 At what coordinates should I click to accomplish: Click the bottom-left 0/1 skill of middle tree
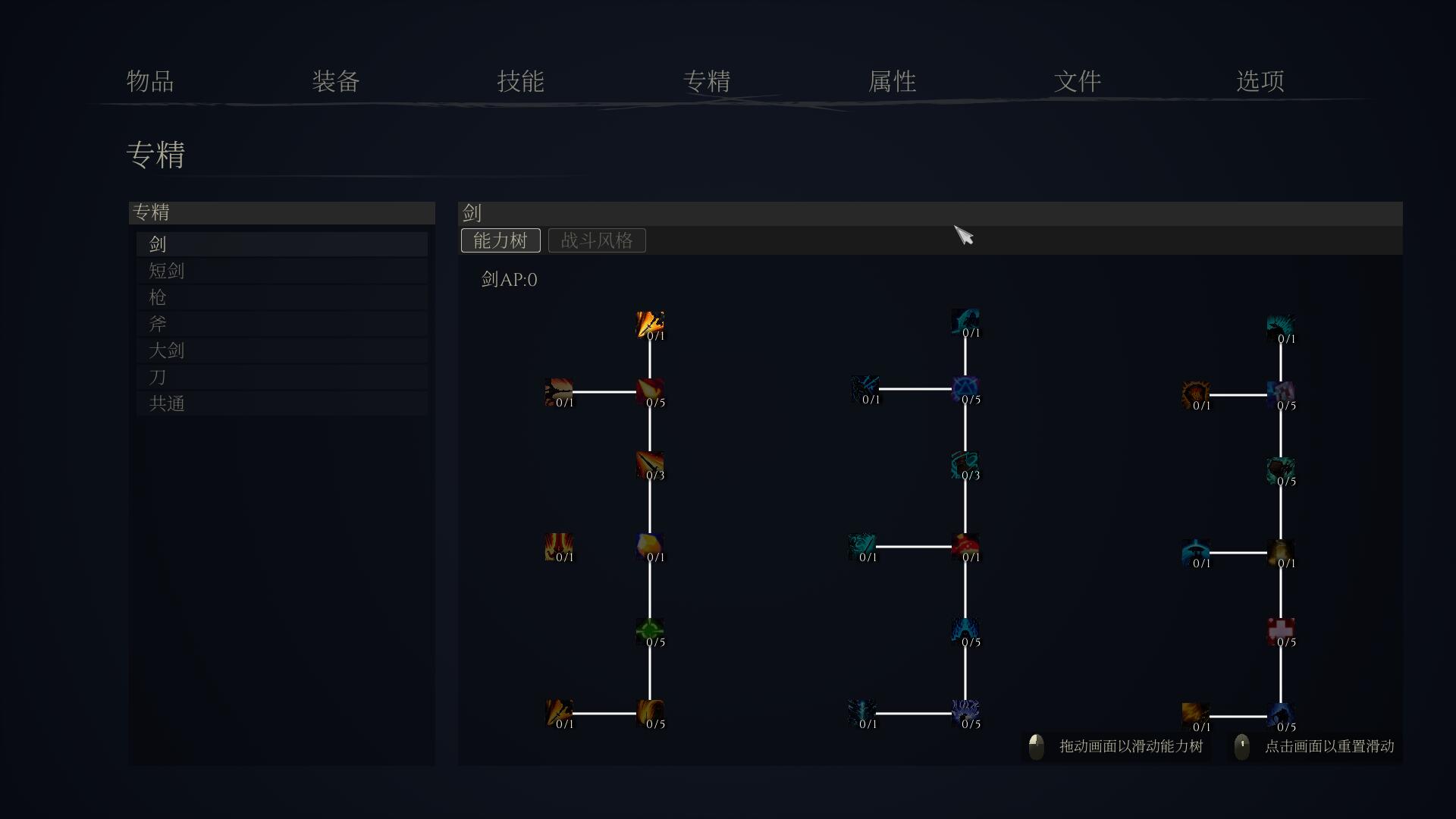(861, 713)
